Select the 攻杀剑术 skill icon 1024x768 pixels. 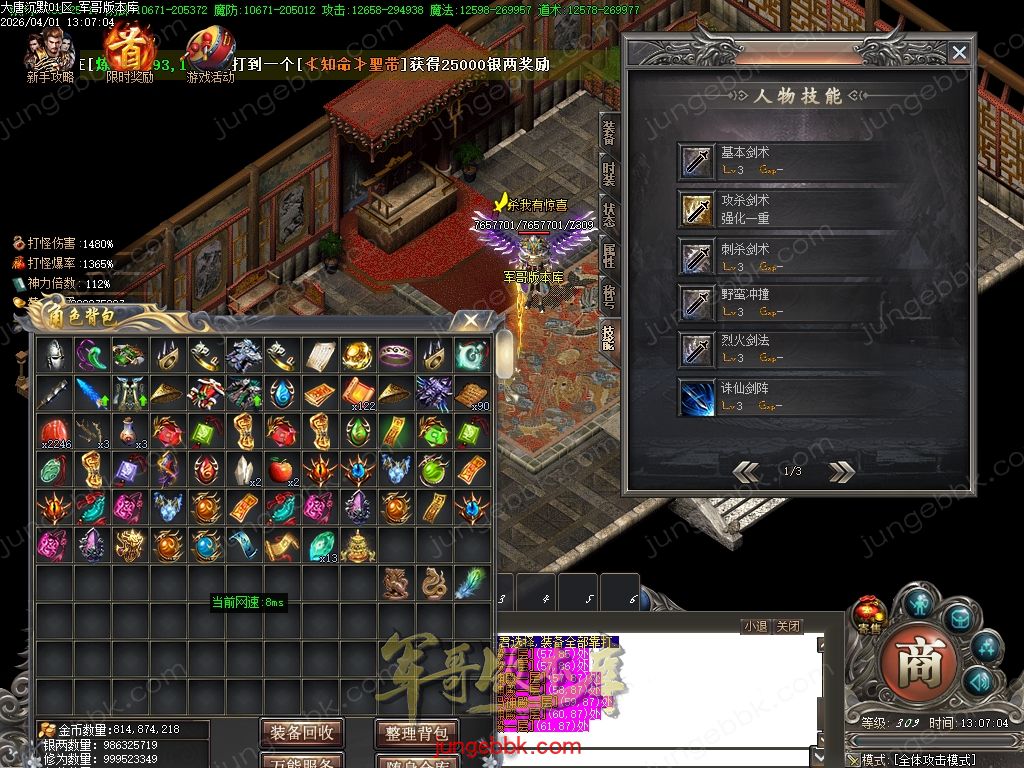(x=697, y=208)
